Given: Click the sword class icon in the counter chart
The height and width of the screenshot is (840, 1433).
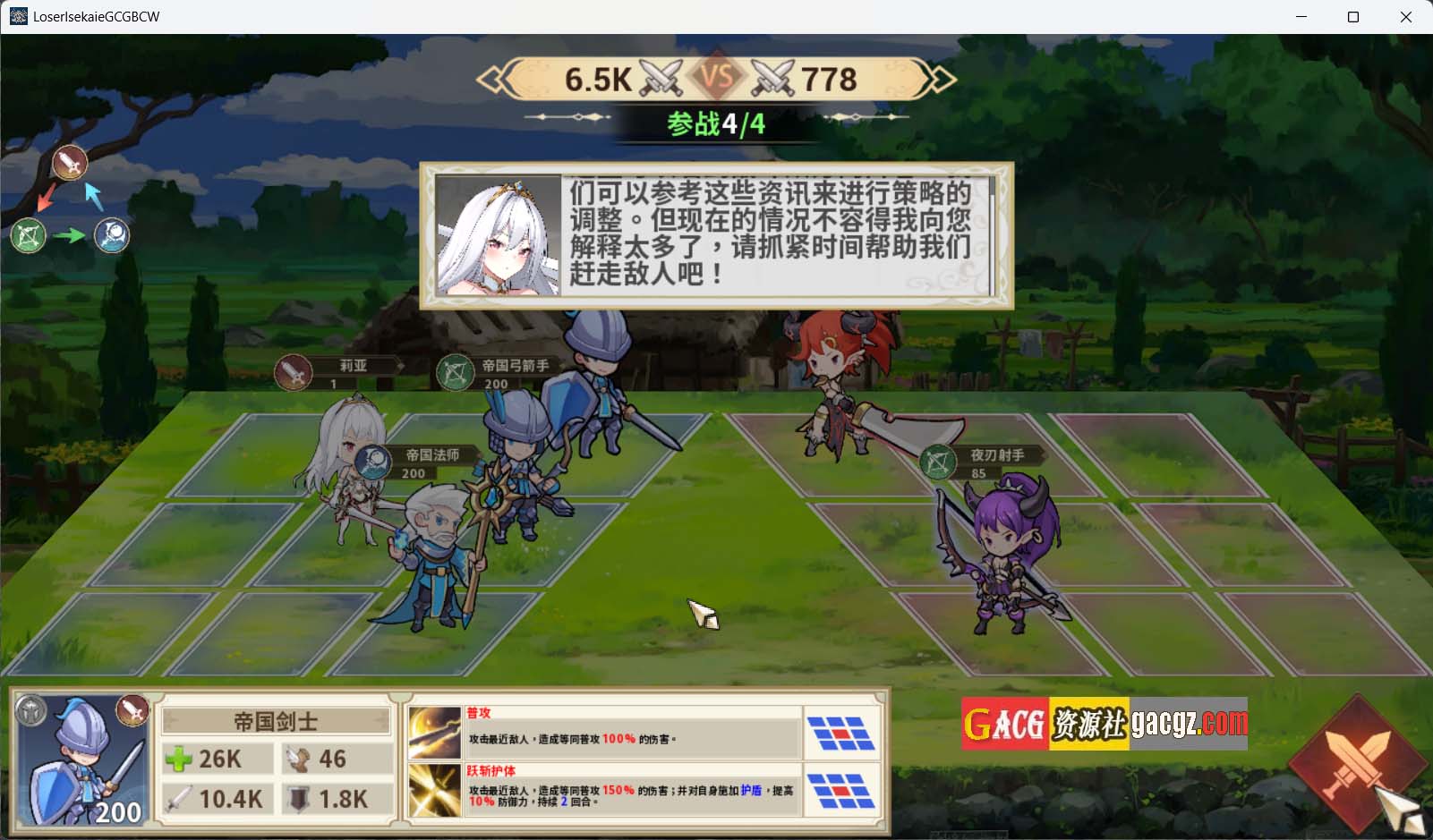Looking at the screenshot, I should tap(70, 164).
